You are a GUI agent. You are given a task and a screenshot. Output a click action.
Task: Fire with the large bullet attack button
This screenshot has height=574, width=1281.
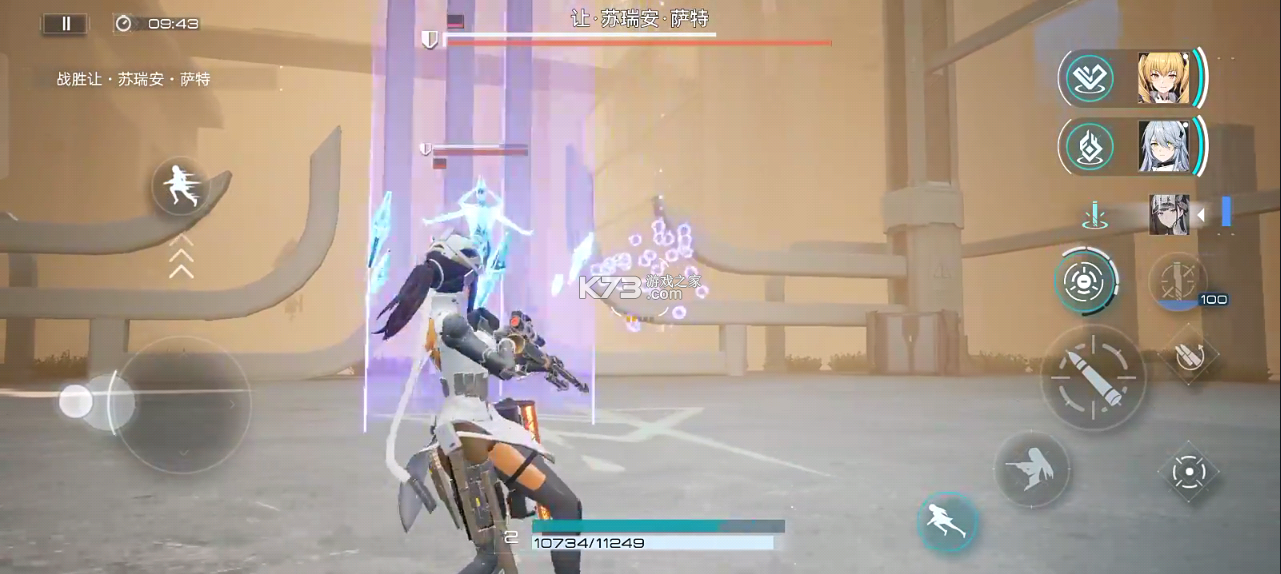coord(1093,377)
